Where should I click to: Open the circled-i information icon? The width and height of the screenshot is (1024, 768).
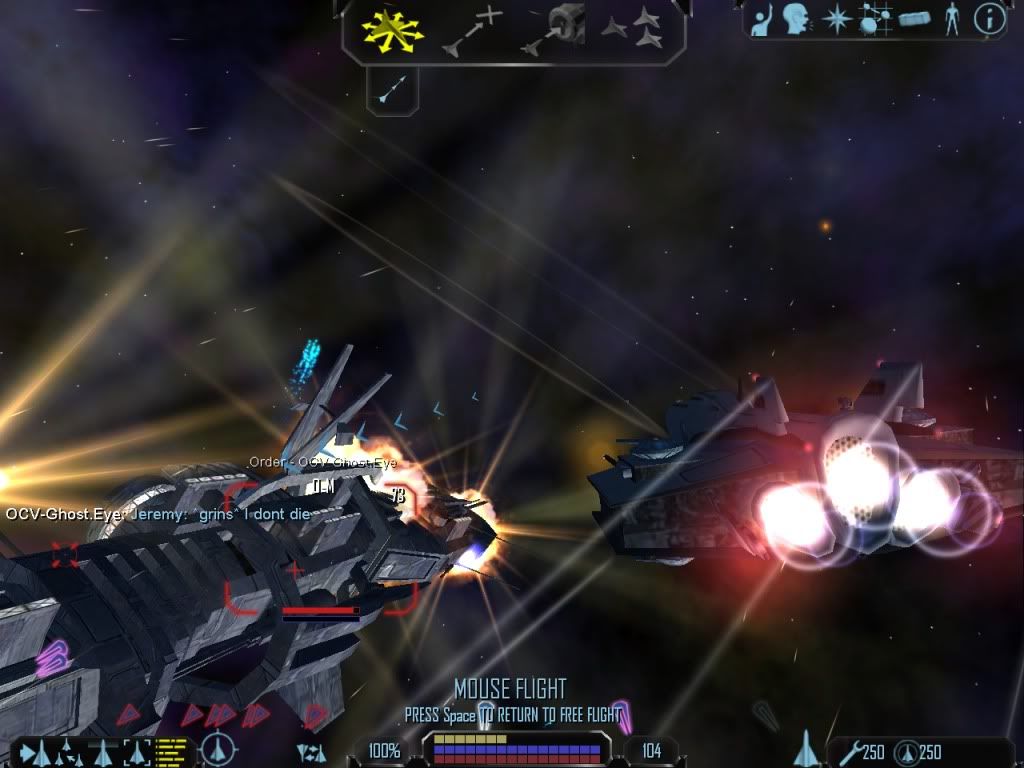[x=989, y=20]
